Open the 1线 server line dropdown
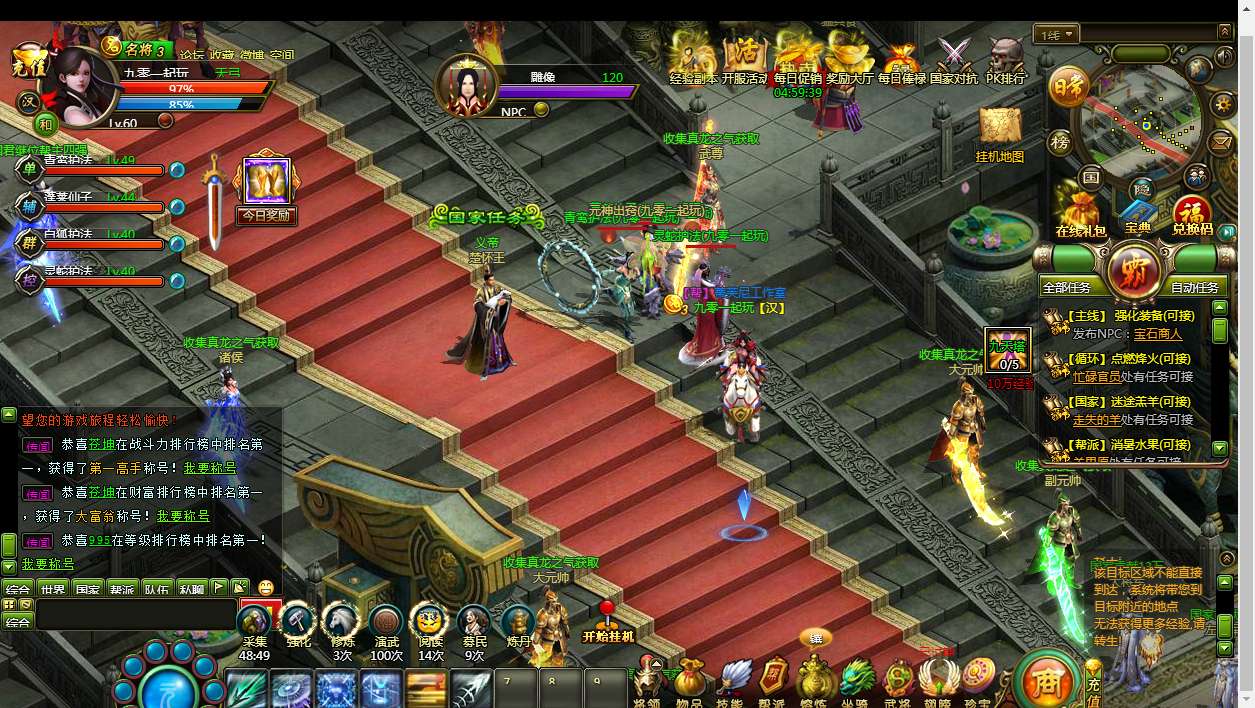1255x708 pixels. [1058, 35]
